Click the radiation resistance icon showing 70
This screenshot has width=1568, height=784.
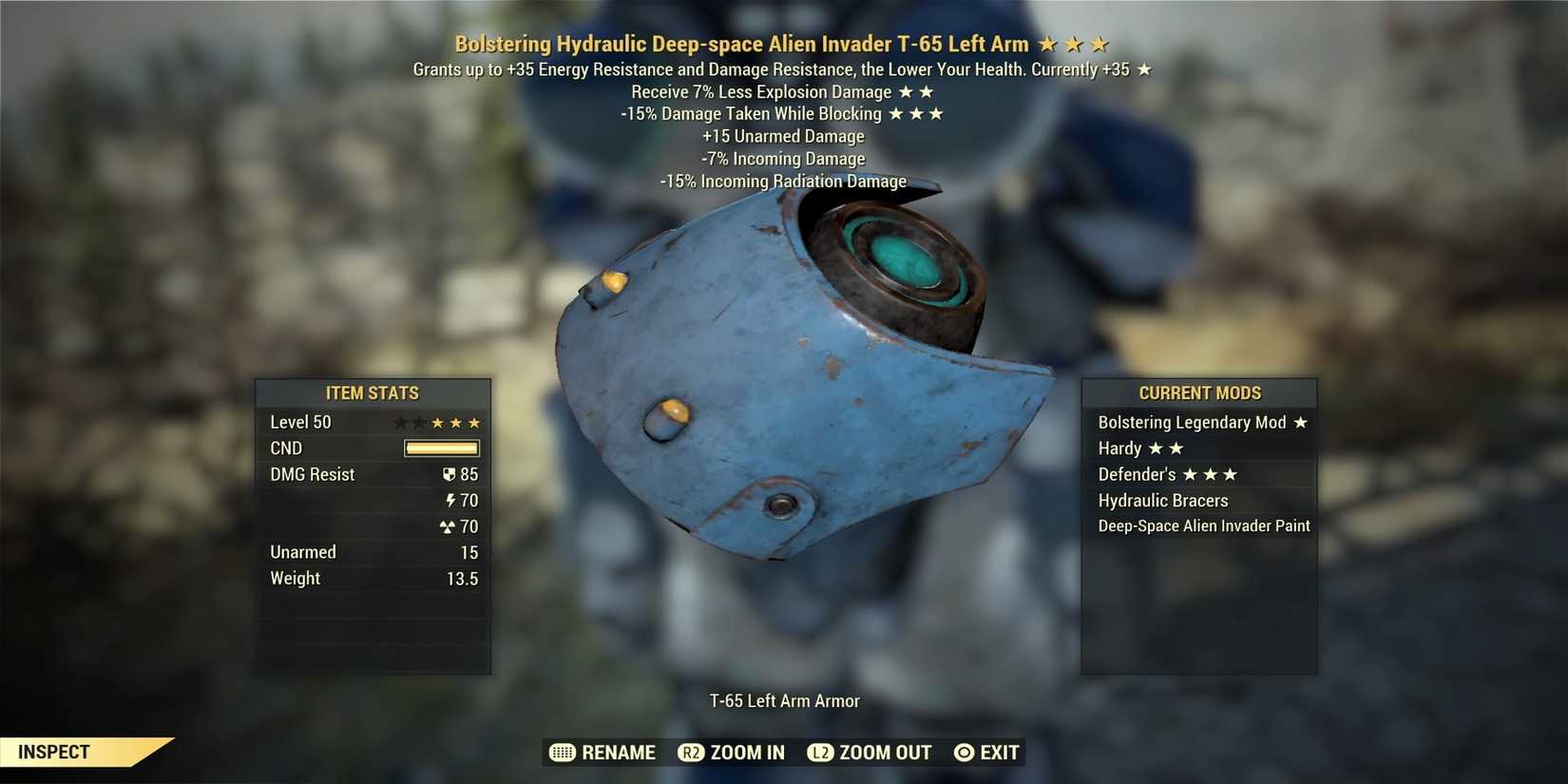click(x=447, y=526)
